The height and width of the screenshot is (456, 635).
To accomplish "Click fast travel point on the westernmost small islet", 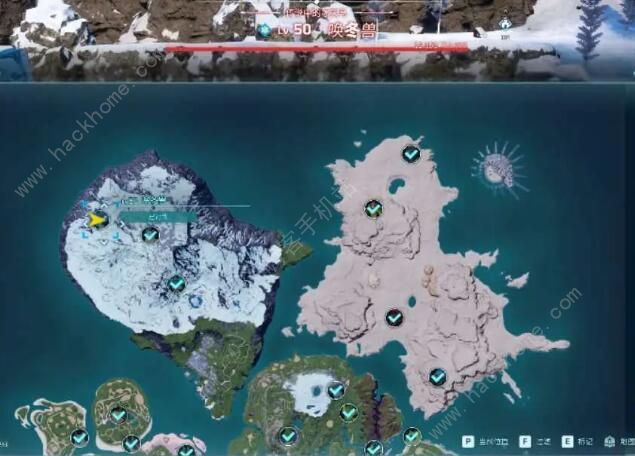I will click(80, 437).
